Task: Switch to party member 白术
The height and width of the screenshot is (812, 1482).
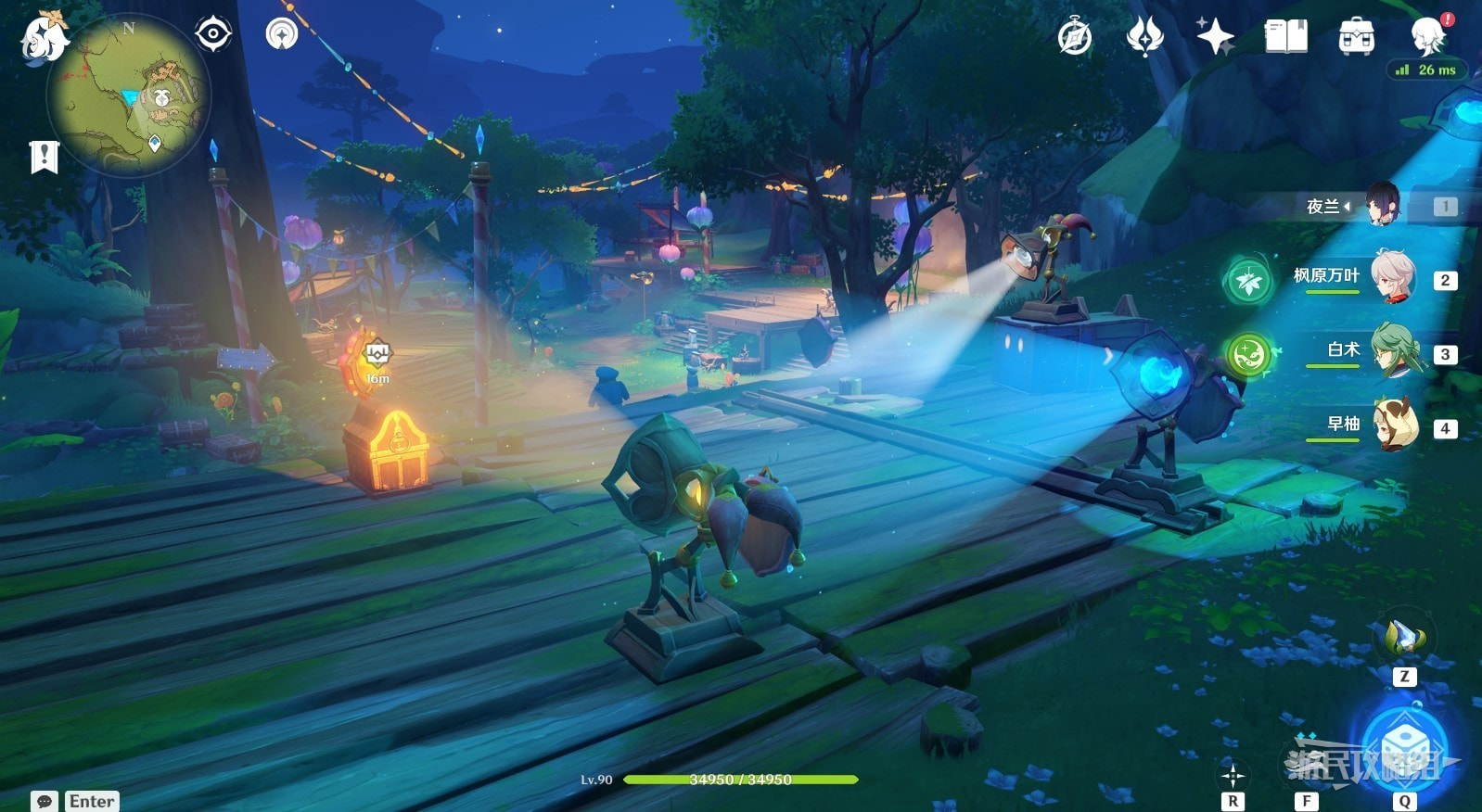Action: (x=1393, y=351)
